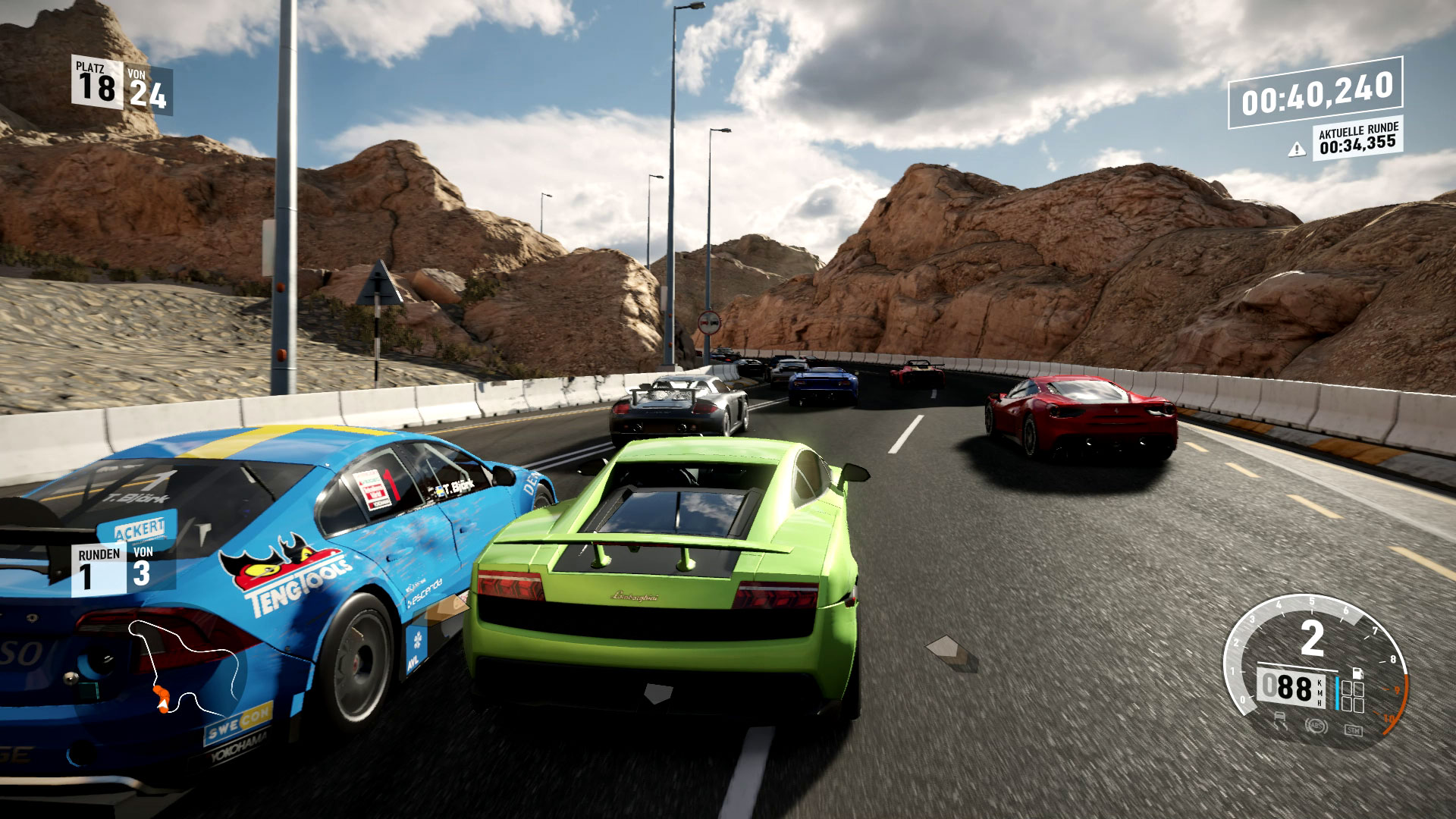This screenshot has width=1456, height=819.
Task: Click the fuel pump icon
Action: tap(1357, 673)
